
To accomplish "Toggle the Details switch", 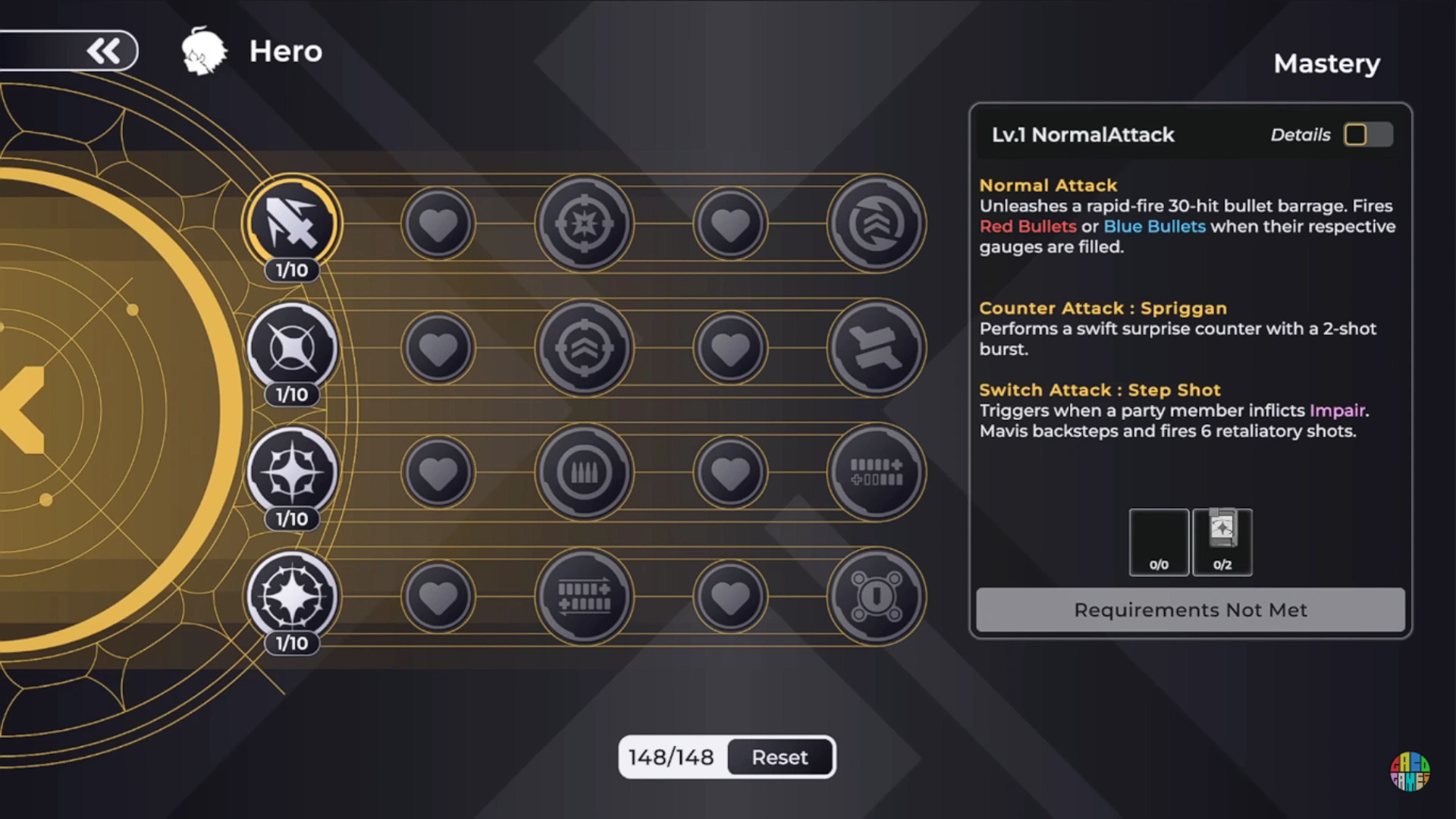I will coord(1367,135).
